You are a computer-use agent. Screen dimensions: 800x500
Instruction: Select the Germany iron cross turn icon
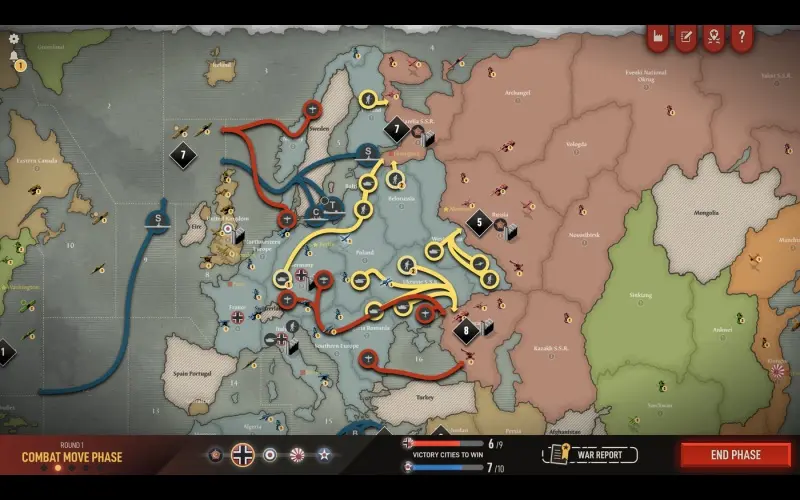[x=243, y=455]
